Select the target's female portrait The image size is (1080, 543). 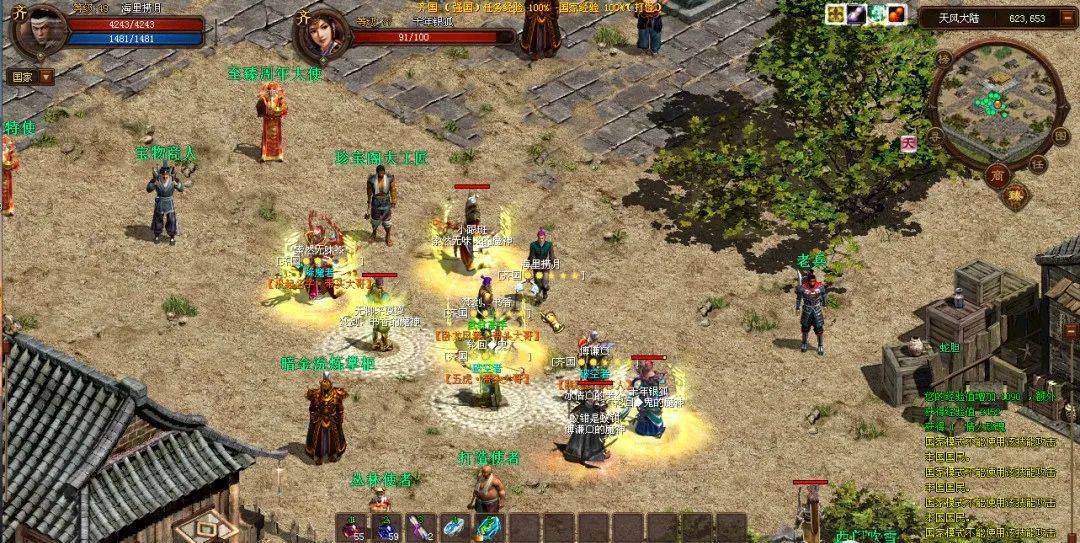(320, 33)
